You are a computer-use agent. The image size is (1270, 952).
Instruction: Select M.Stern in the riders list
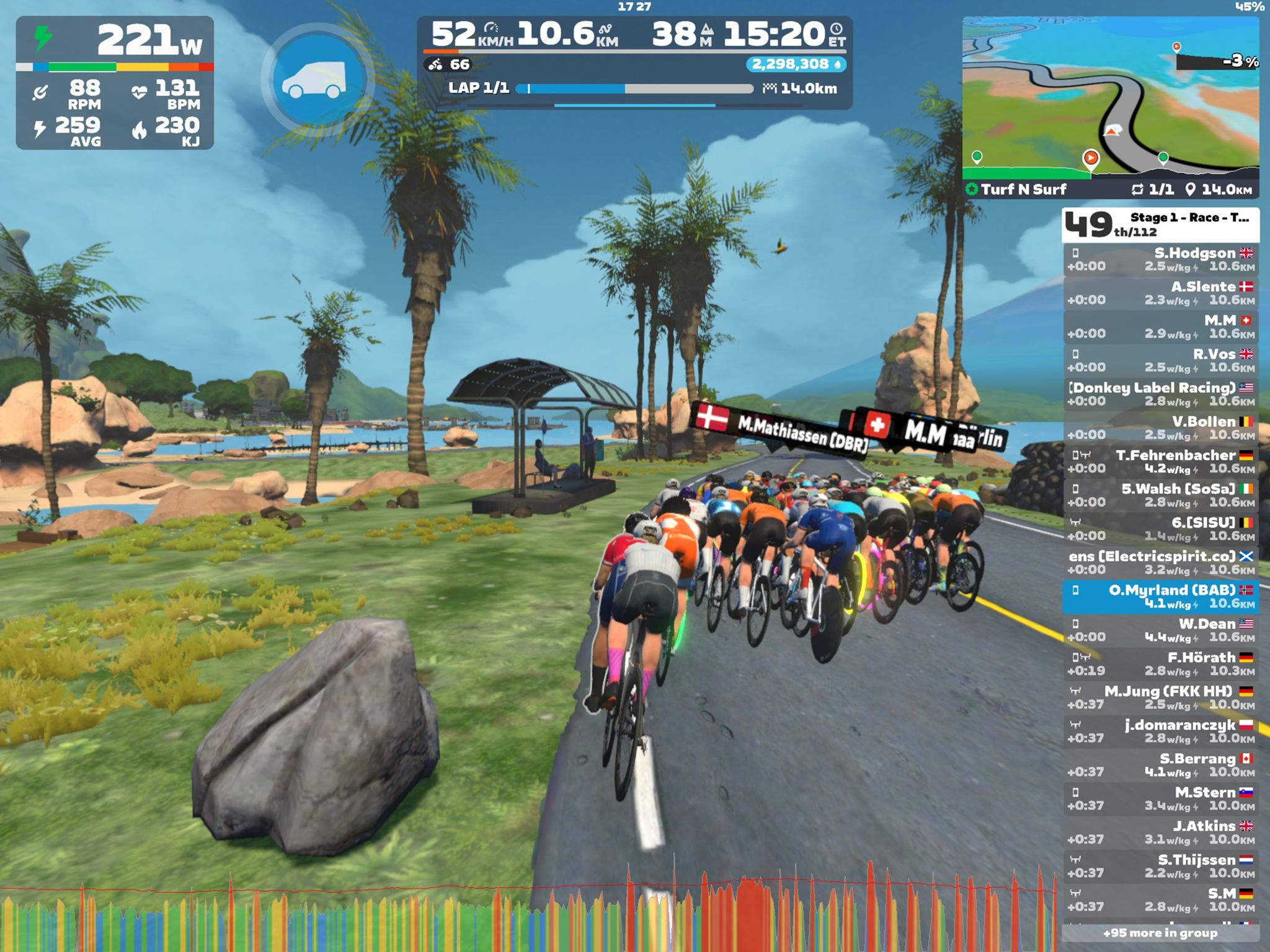1160,799
